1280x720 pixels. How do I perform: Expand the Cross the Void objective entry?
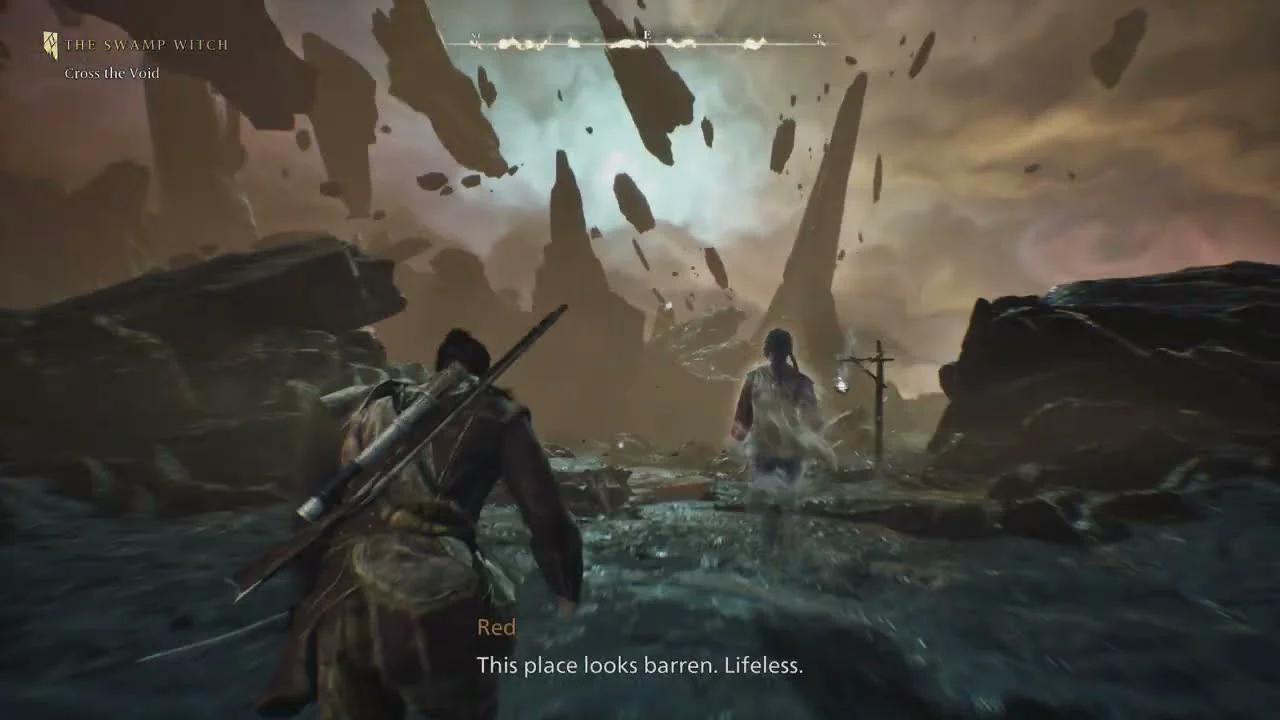(x=110, y=72)
